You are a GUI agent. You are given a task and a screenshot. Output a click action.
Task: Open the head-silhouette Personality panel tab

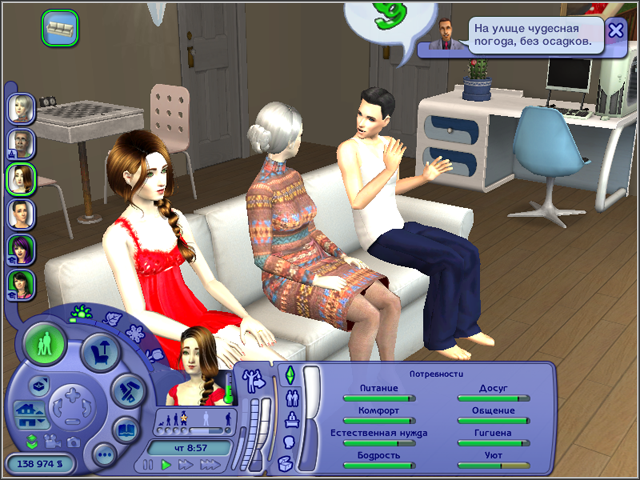[289, 441]
